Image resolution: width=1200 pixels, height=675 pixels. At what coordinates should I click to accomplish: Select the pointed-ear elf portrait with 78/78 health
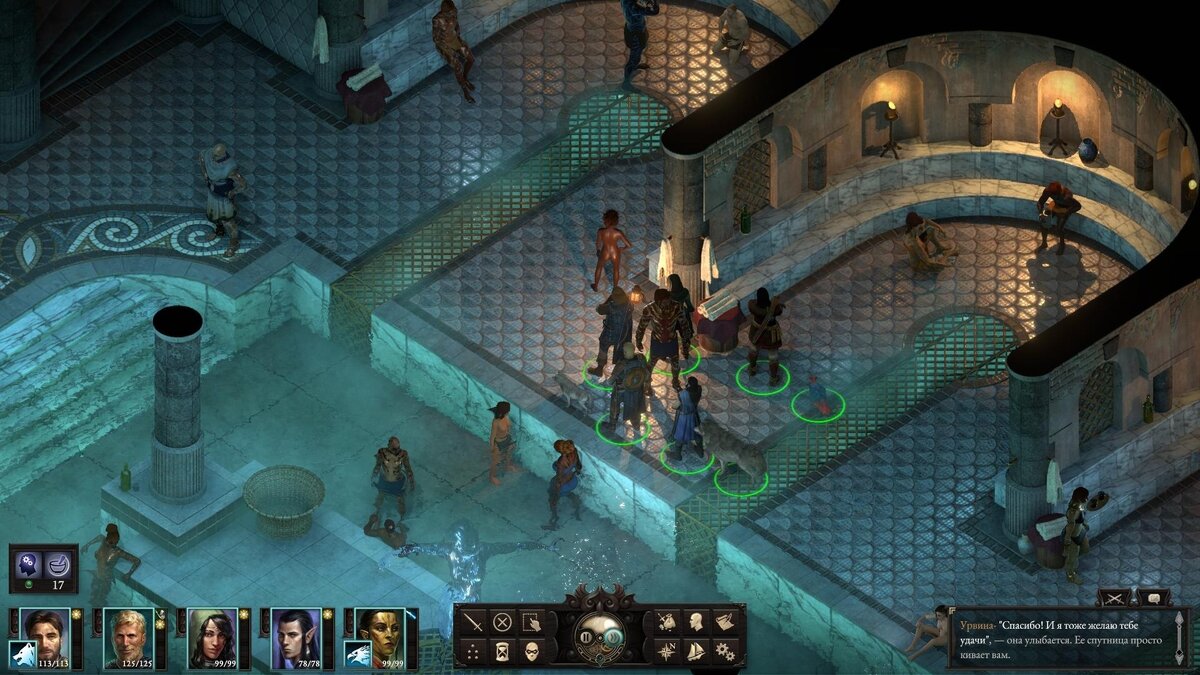(x=297, y=632)
